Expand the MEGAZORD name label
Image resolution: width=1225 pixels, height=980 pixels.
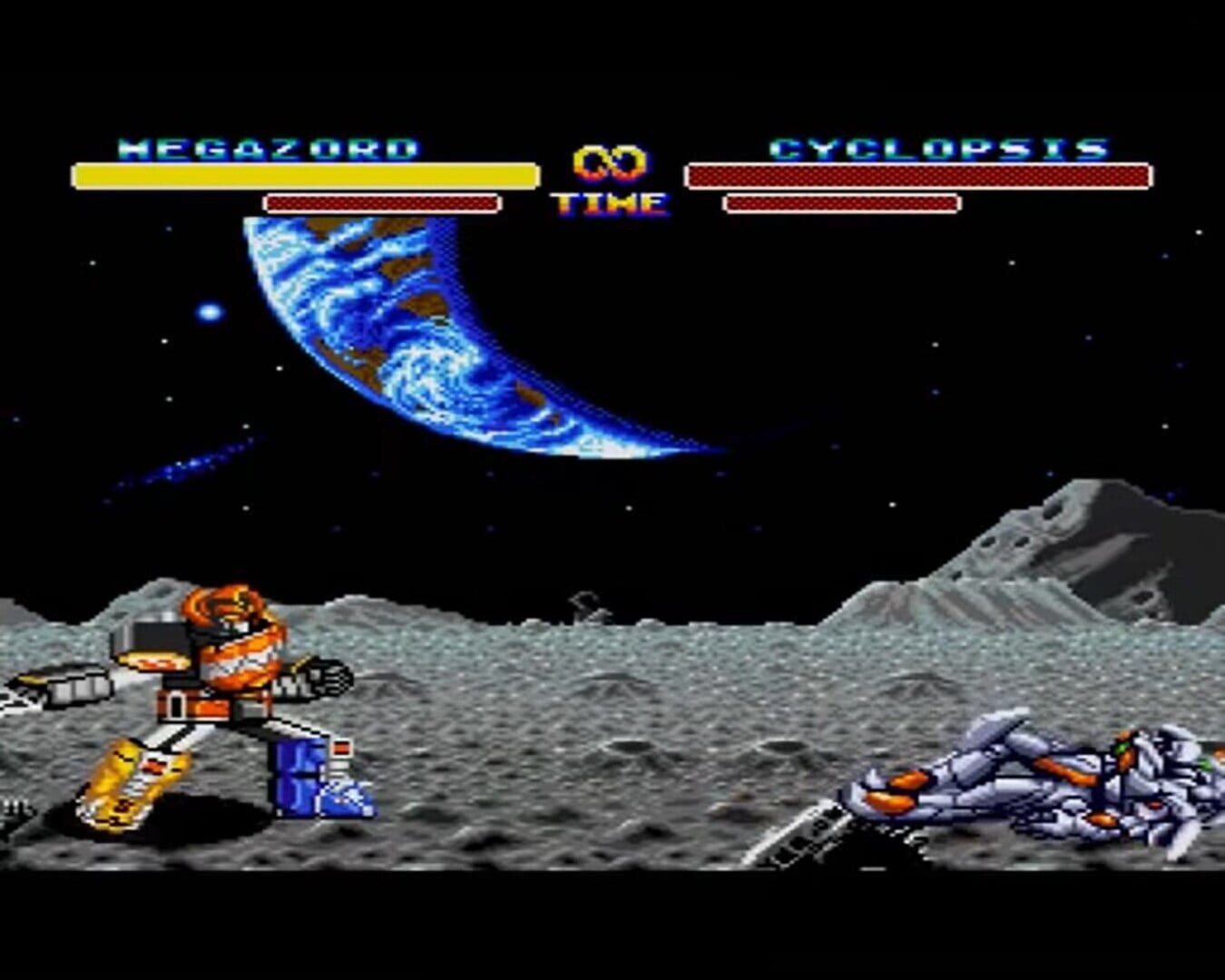(x=268, y=148)
